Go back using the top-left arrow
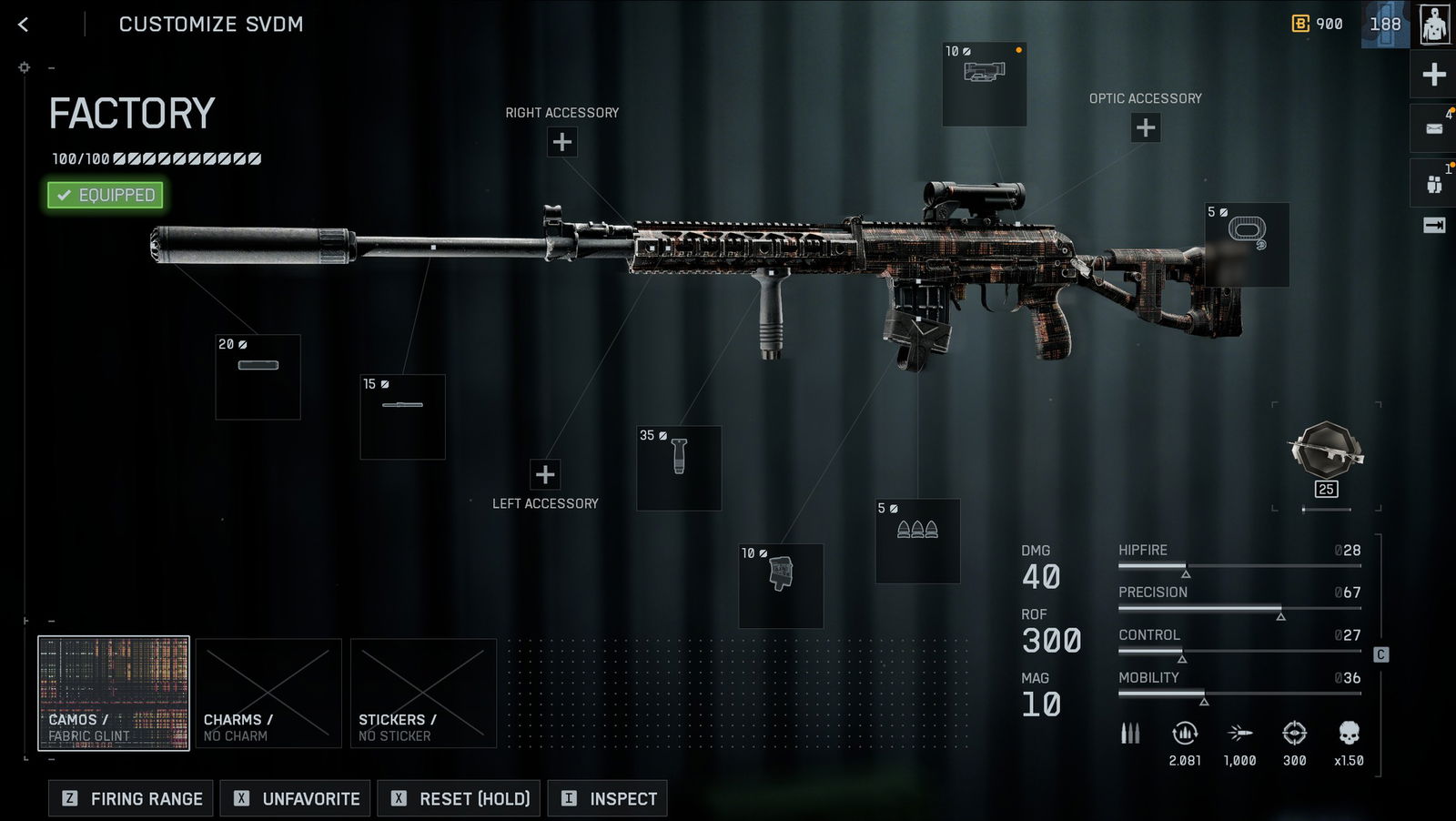The image size is (1456, 821). pos(24,25)
